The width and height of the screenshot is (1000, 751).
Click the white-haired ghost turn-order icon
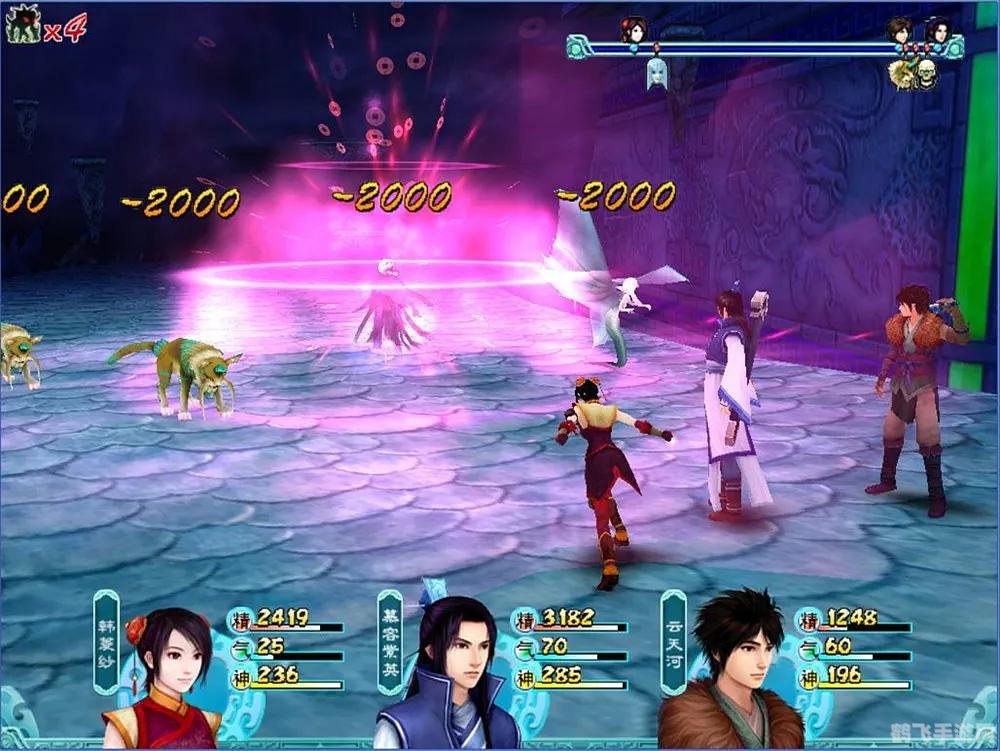(656, 72)
